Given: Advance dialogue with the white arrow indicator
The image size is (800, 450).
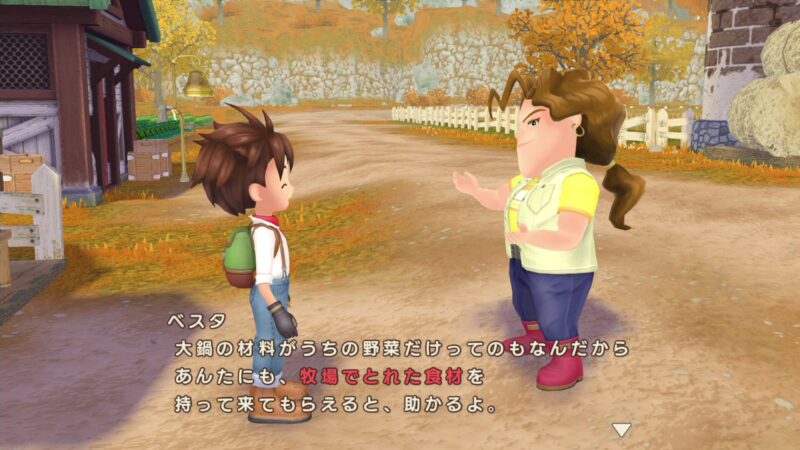Looking at the screenshot, I should coord(622,430).
